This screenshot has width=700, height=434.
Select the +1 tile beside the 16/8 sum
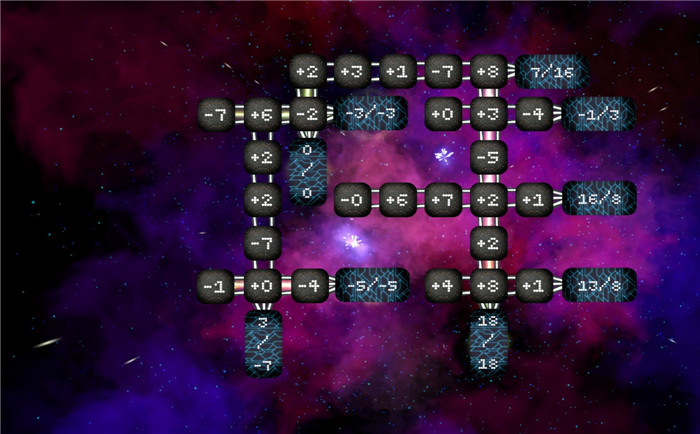click(x=533, y=199)
